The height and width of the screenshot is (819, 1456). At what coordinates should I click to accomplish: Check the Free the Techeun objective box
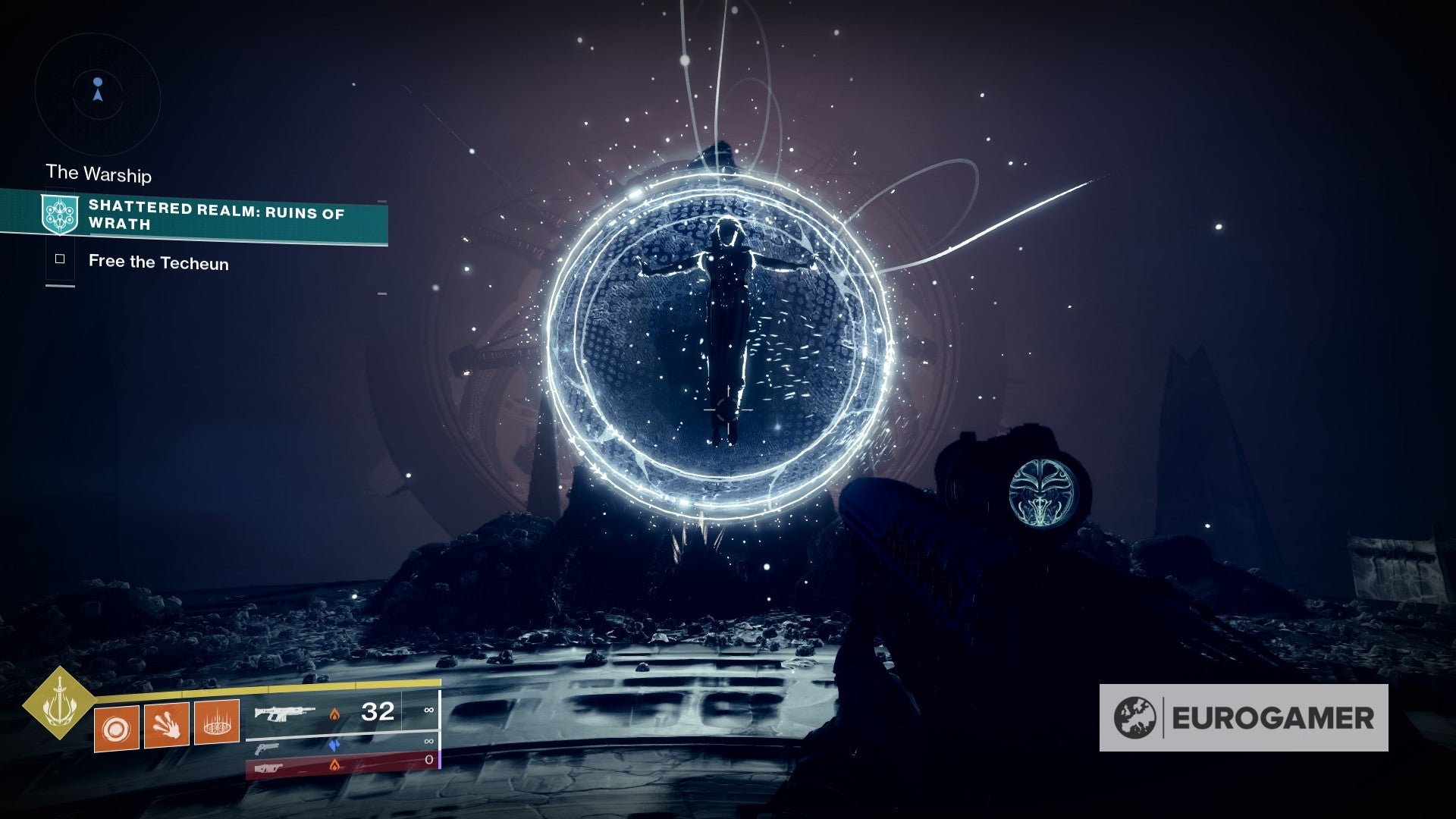[60, 261]
